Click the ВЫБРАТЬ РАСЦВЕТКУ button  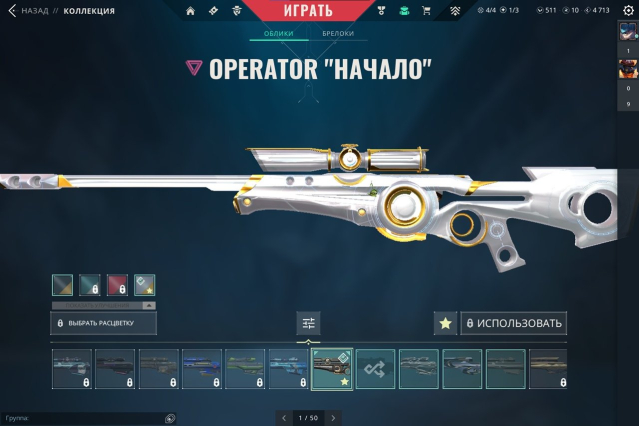104,323
